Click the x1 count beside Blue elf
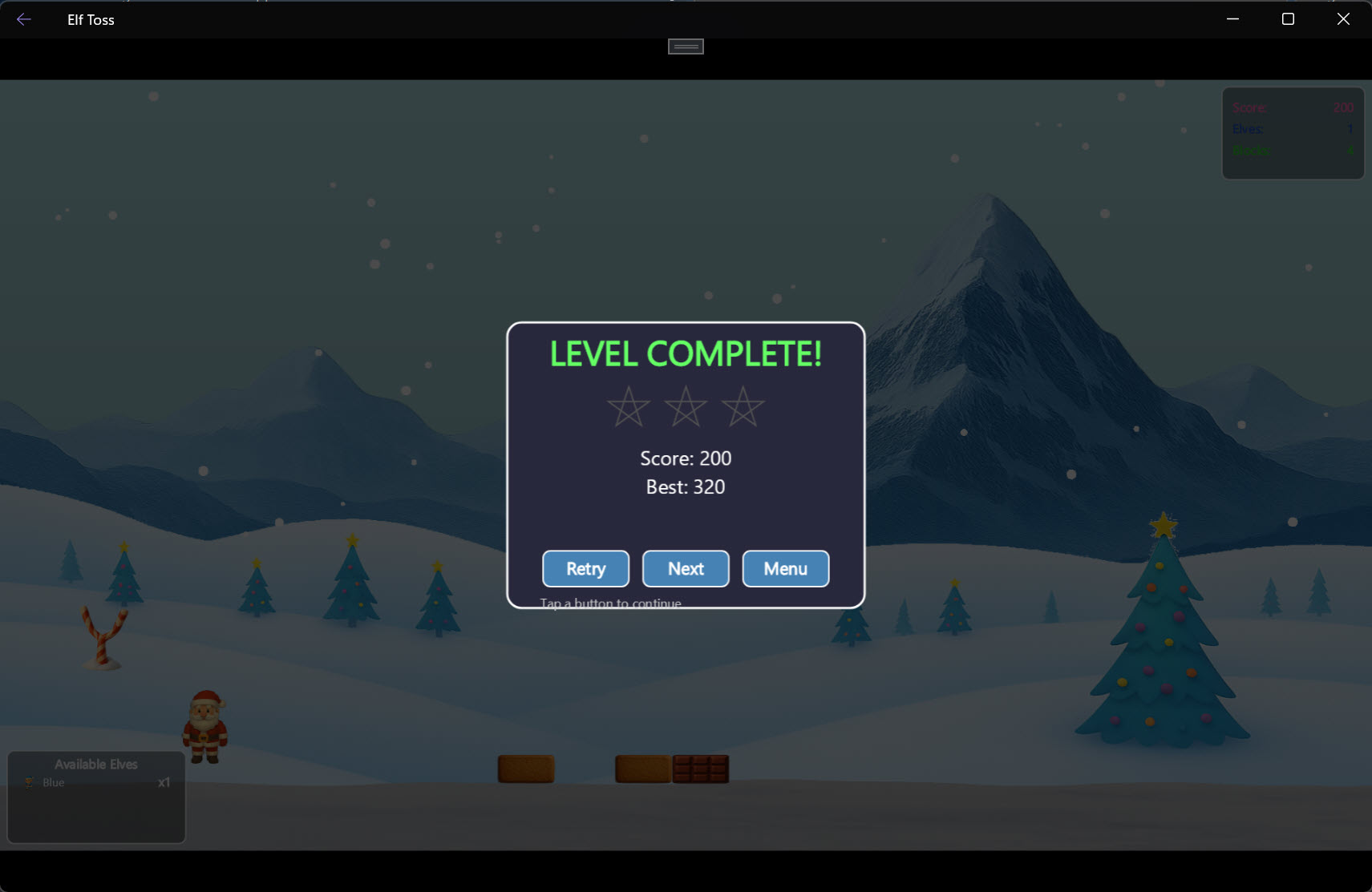Image resolution: width=1372 pixels, height=892 pixels. 163,782
